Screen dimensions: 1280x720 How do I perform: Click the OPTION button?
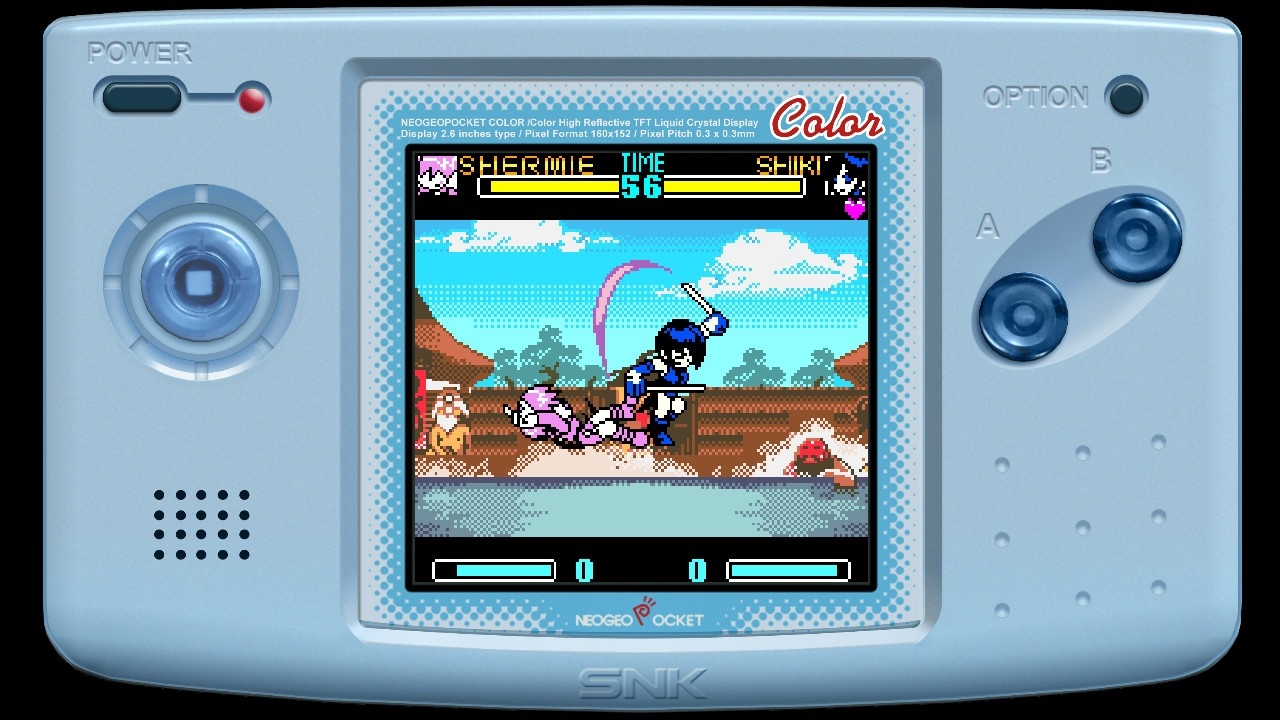pos(1126,98)
